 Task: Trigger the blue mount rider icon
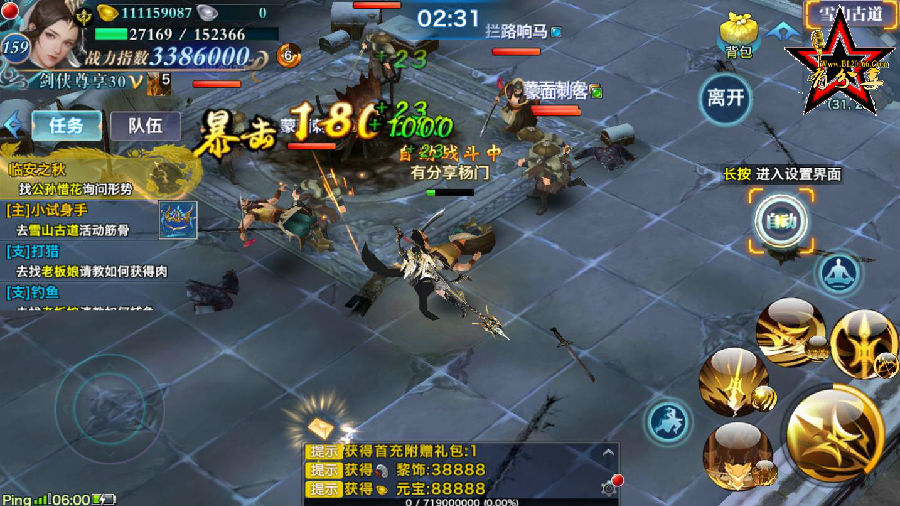[x=670, y=421]
